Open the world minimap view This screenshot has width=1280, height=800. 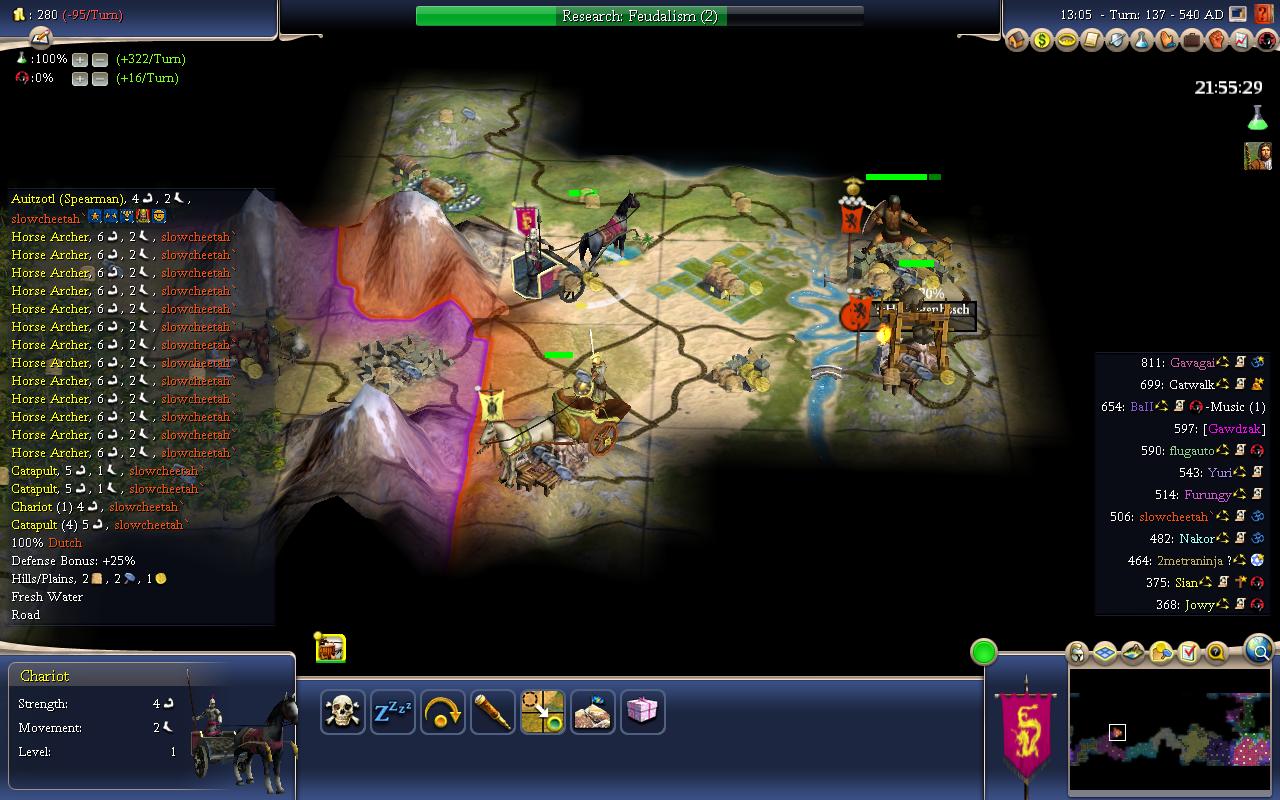point(1169,731)
